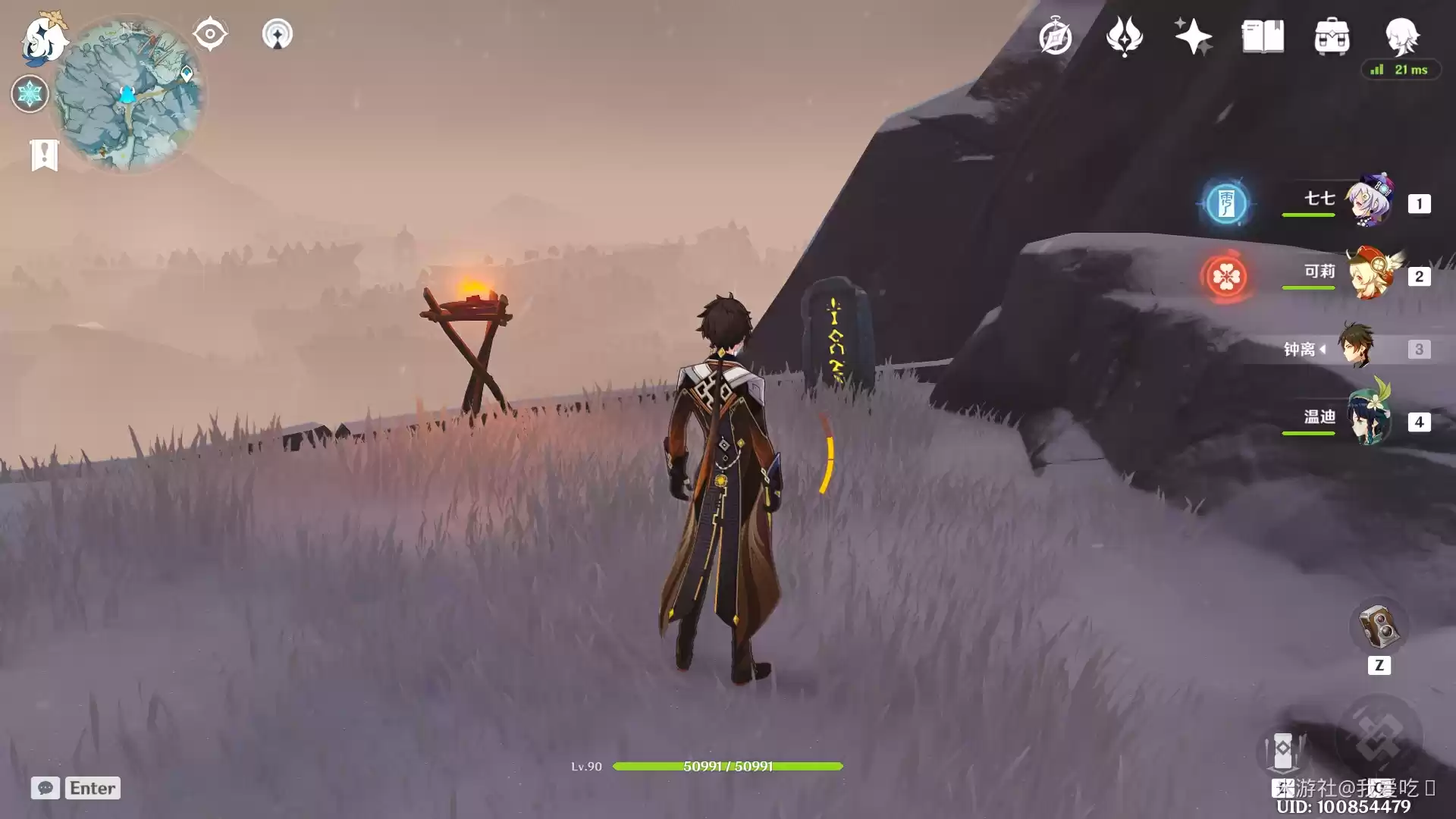Open the co-op signal icon

point(277,34)
